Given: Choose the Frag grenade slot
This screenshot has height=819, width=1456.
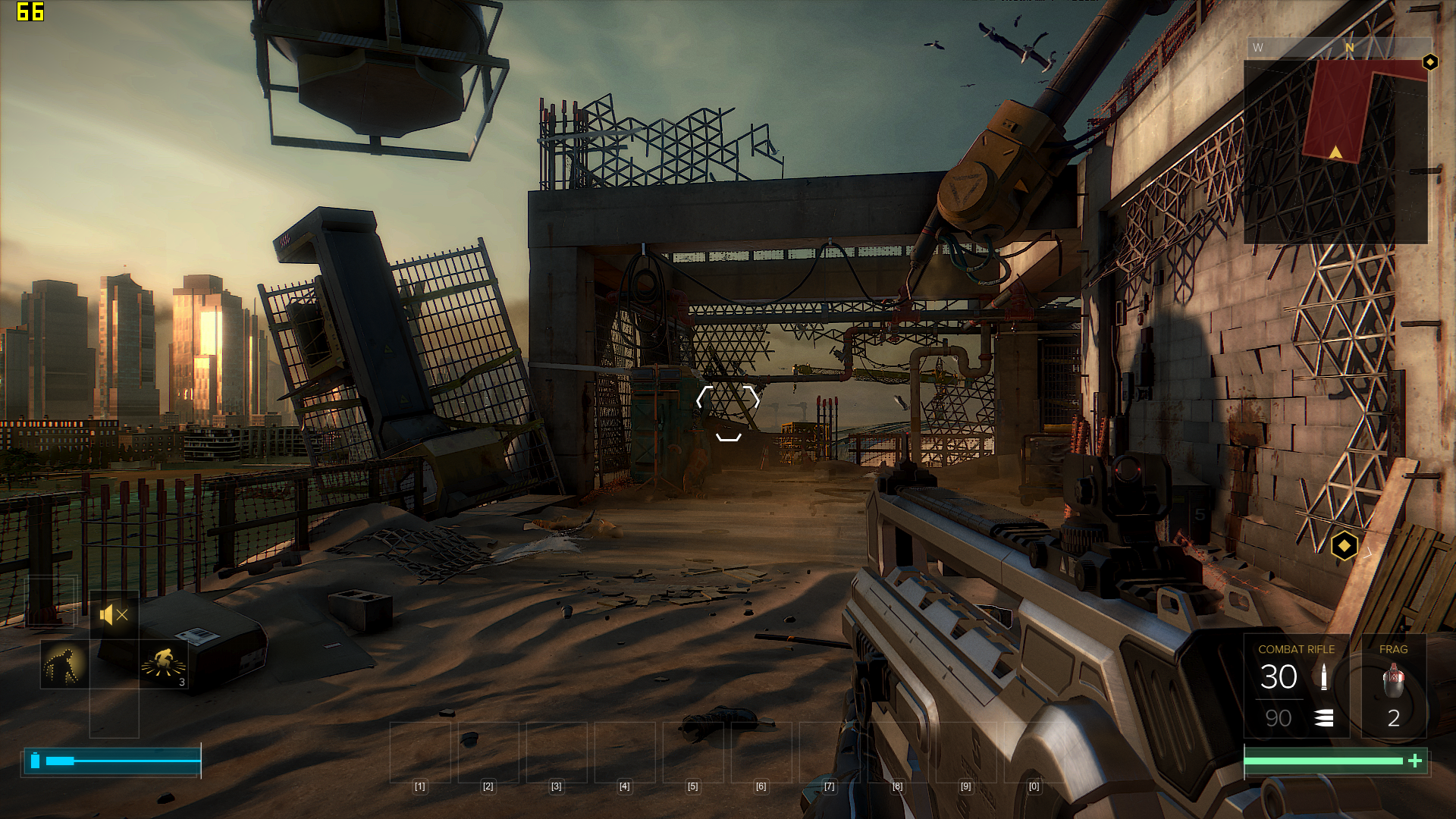Looking at the screenshot, I should (x=1394, y=686).
